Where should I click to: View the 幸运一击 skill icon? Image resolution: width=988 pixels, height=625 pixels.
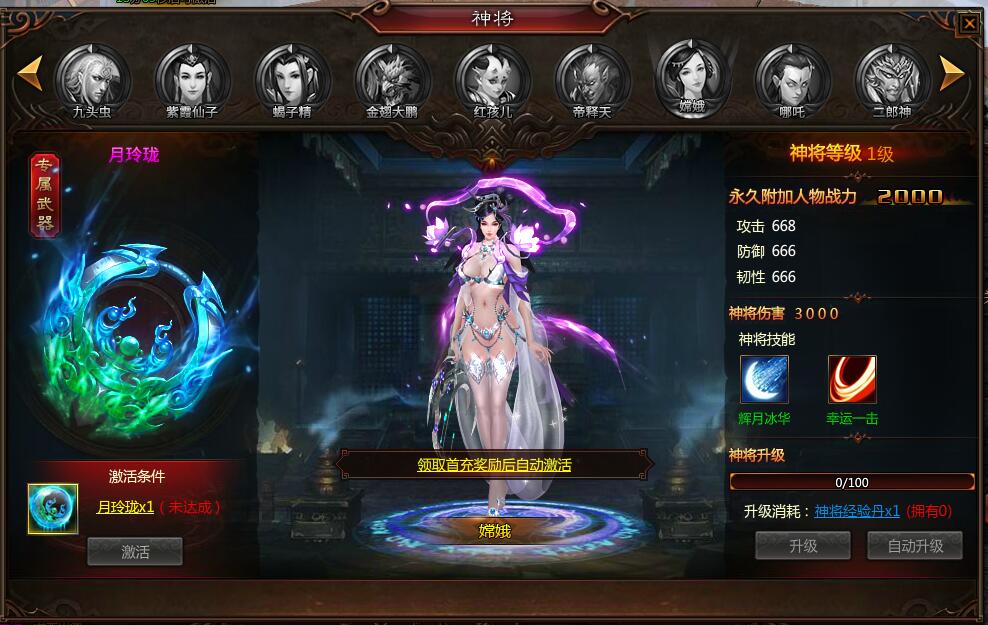pyautogui.click(x=852, y=380)
